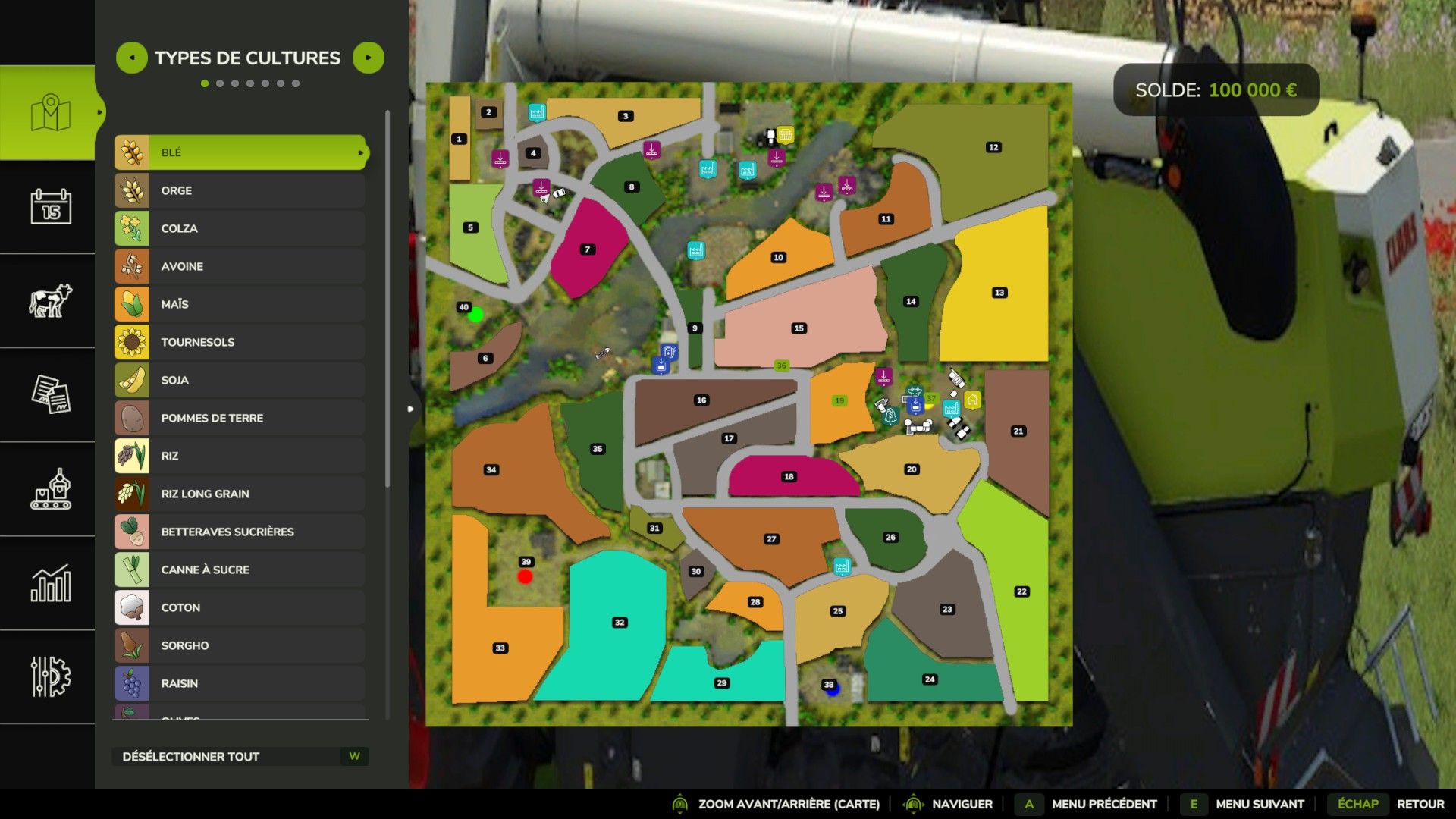
Task: Select field 32 on the map
Action: [x=620, y=623]
